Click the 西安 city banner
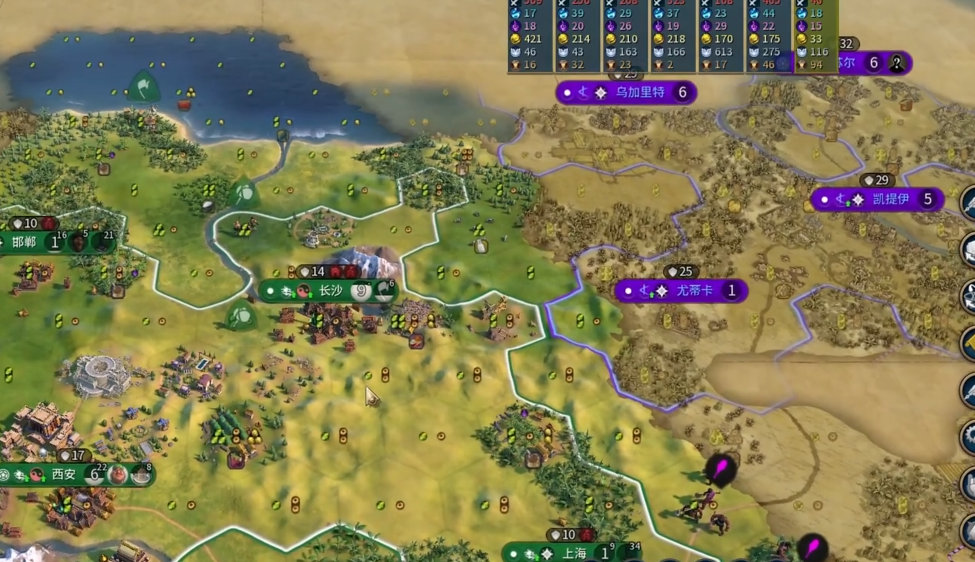975x562 pixels. tap(63, 475)
